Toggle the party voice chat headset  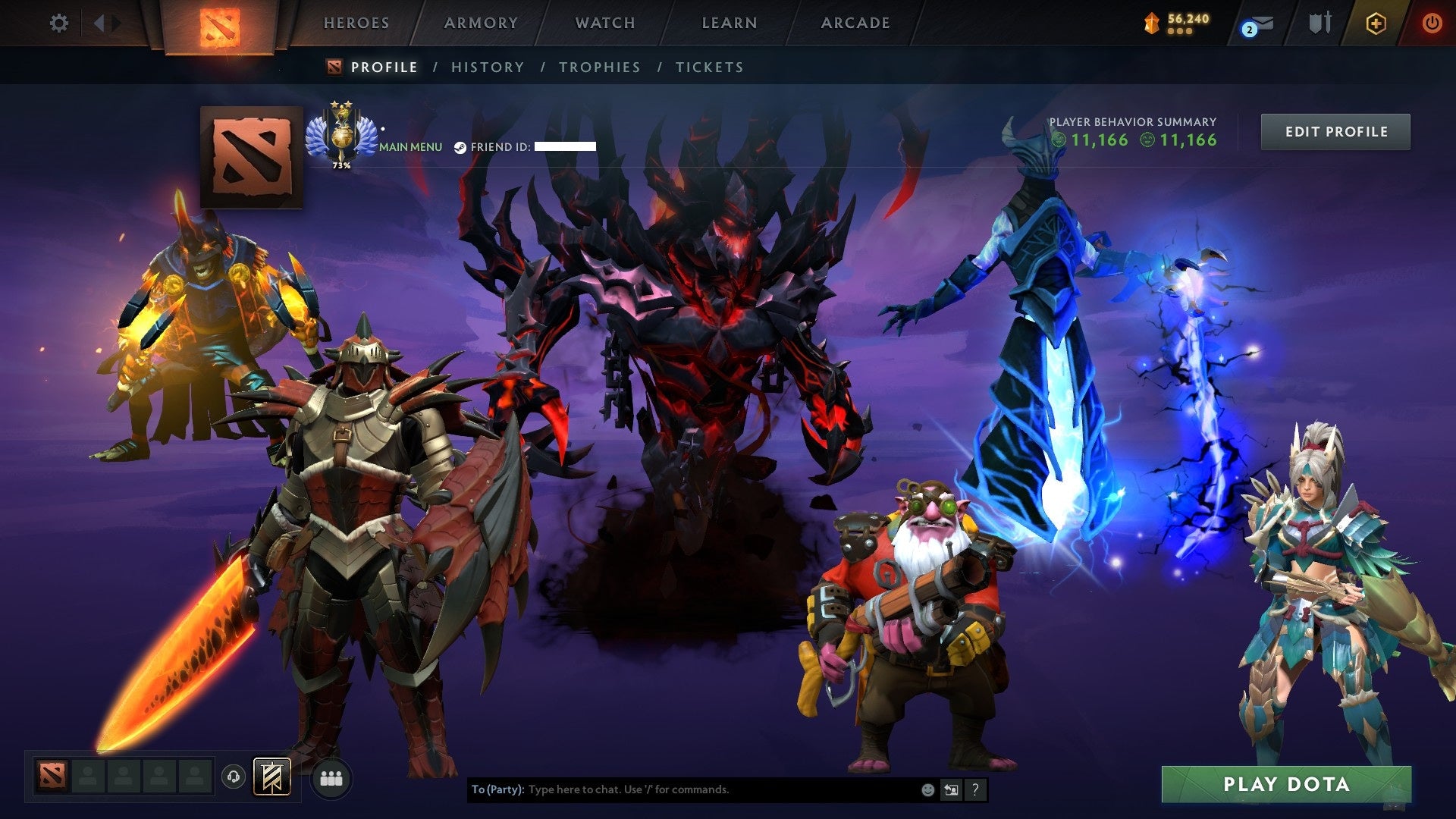tap(234, 776)
